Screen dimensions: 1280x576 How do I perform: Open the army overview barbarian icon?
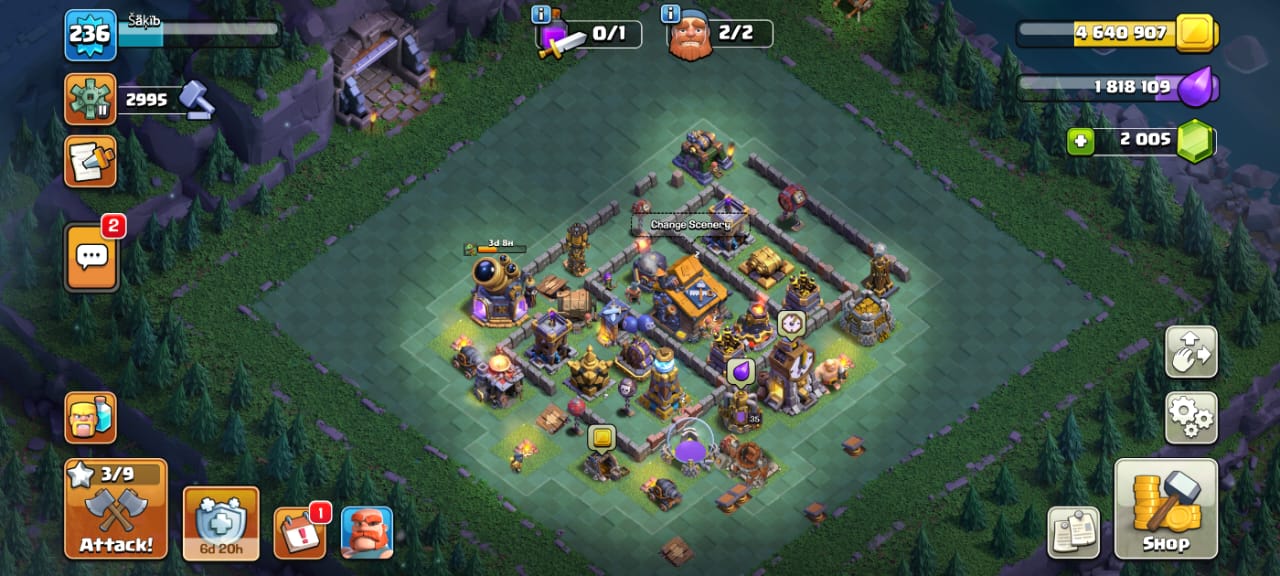point(91,417)
